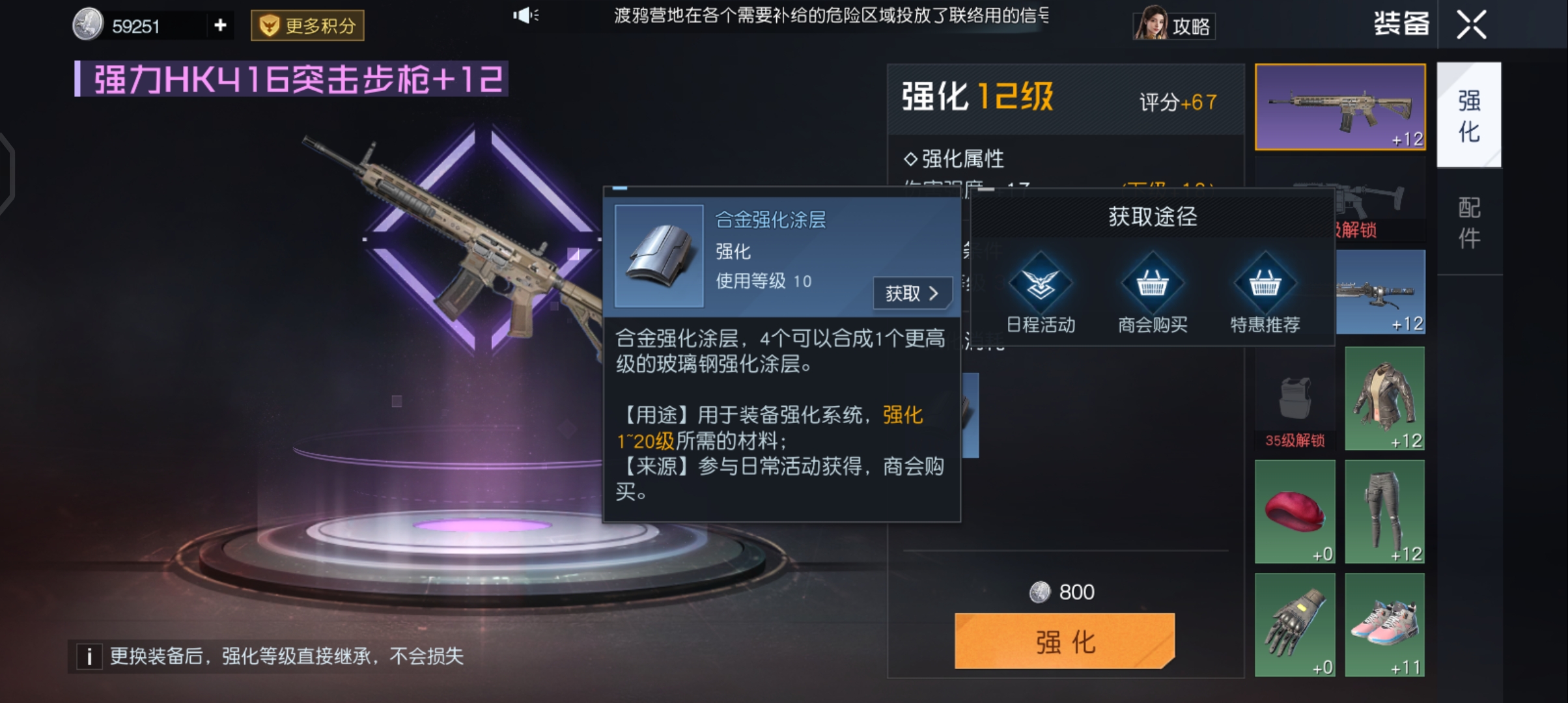This screenshot has height=703, width=1568.
Task: Tap the plus to add more coins
Action: (x=219, y=25)
